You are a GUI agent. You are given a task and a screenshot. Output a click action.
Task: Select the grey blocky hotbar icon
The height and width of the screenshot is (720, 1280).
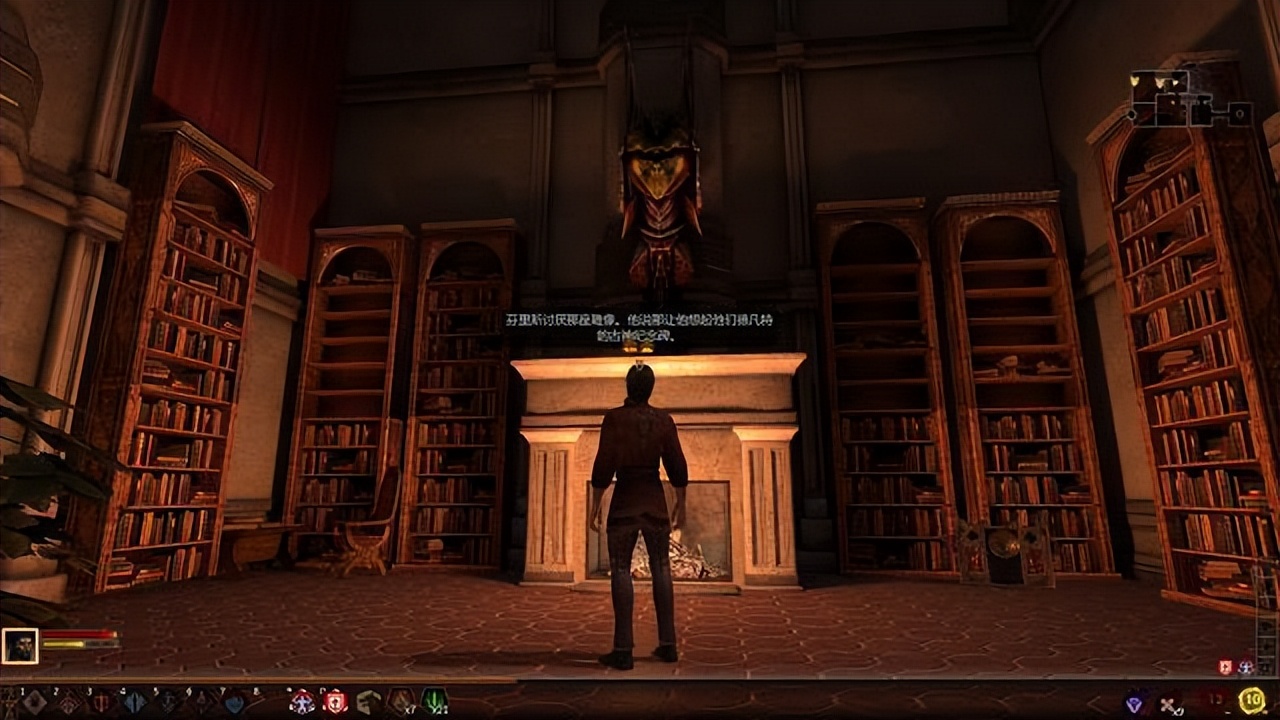pos(368,702)
